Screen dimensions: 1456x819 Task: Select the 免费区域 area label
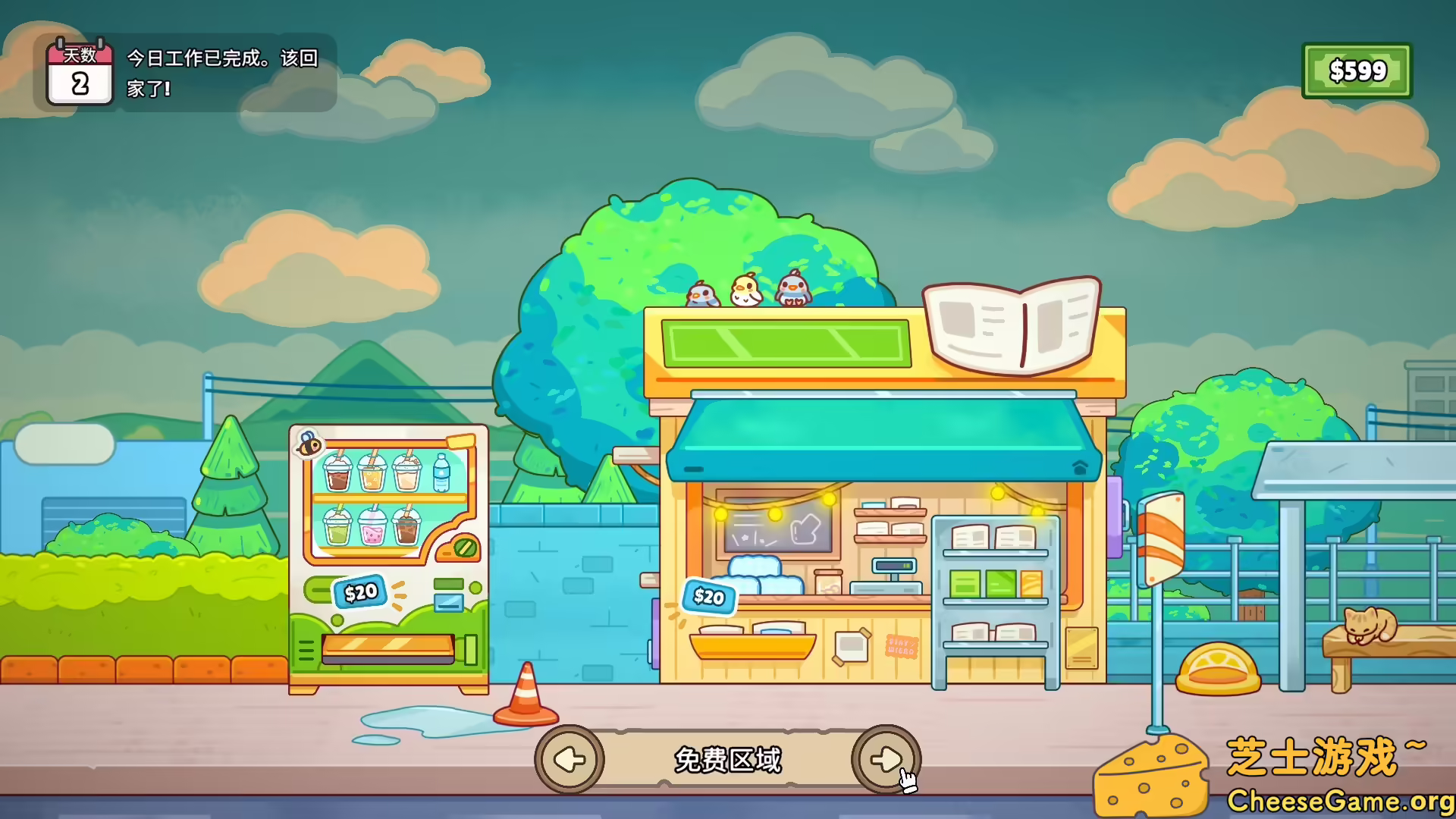(x=730, y=758)
